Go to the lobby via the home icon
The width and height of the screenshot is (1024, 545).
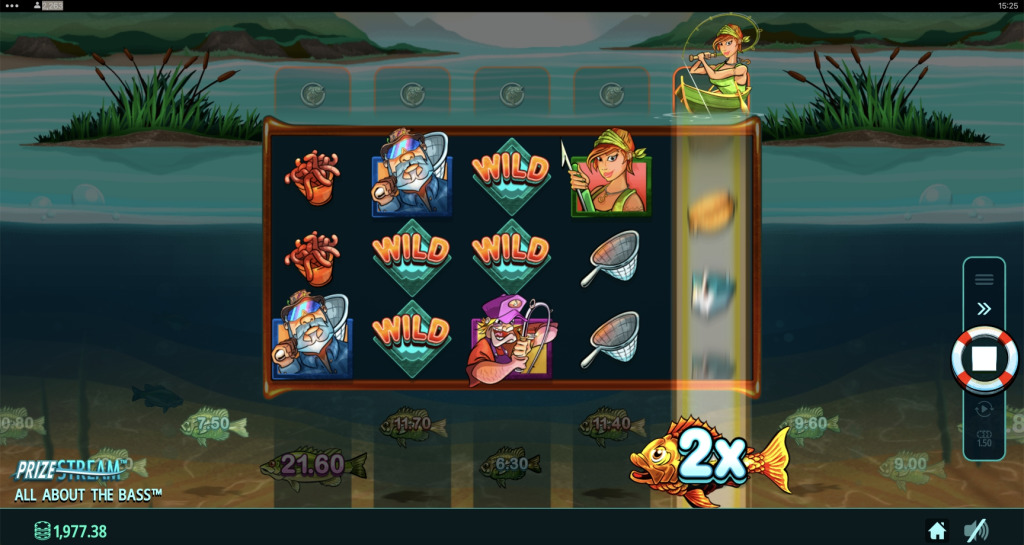[937, 530]
